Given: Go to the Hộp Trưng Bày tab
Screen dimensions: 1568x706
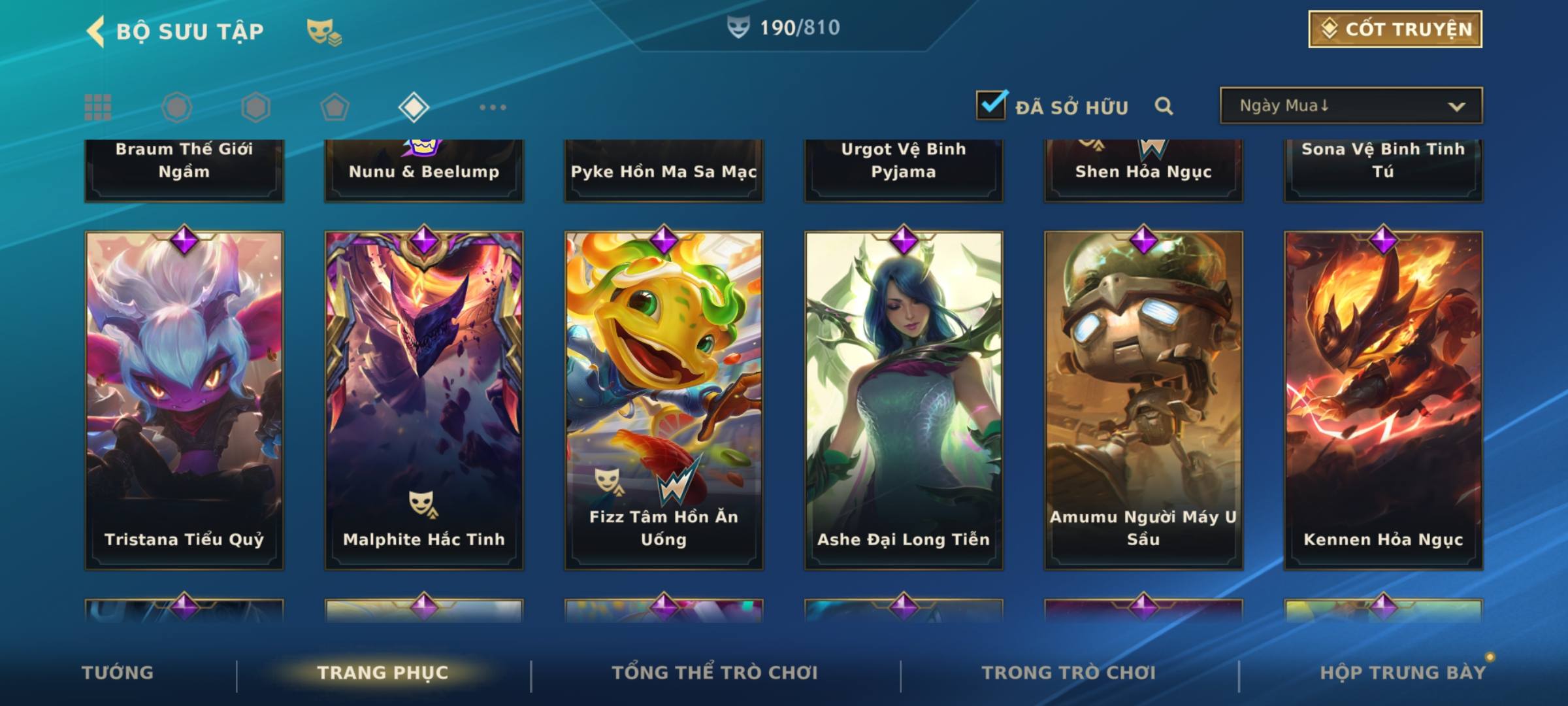Looking at the screenshot, I should tap(1403, 673).
